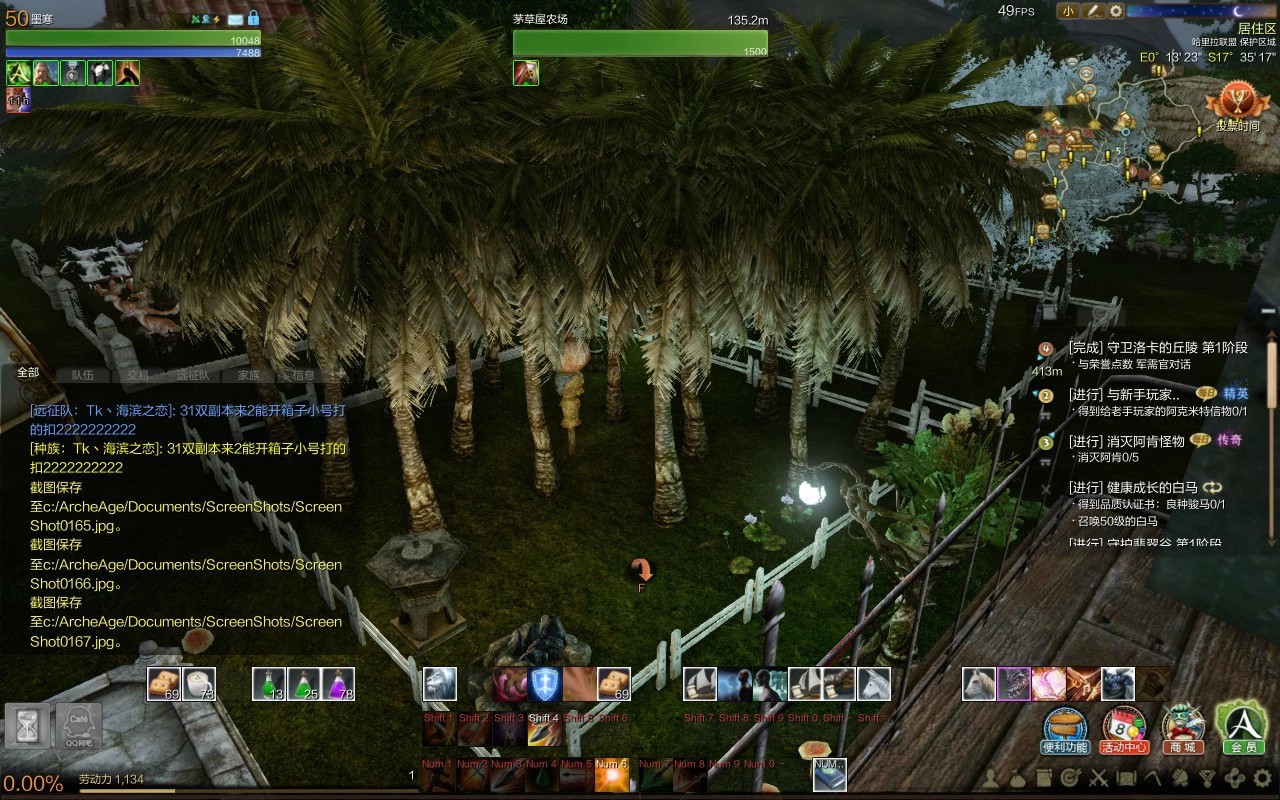
Task: Switch to the 交易 chat tab
Action: (x=138, y=375)
